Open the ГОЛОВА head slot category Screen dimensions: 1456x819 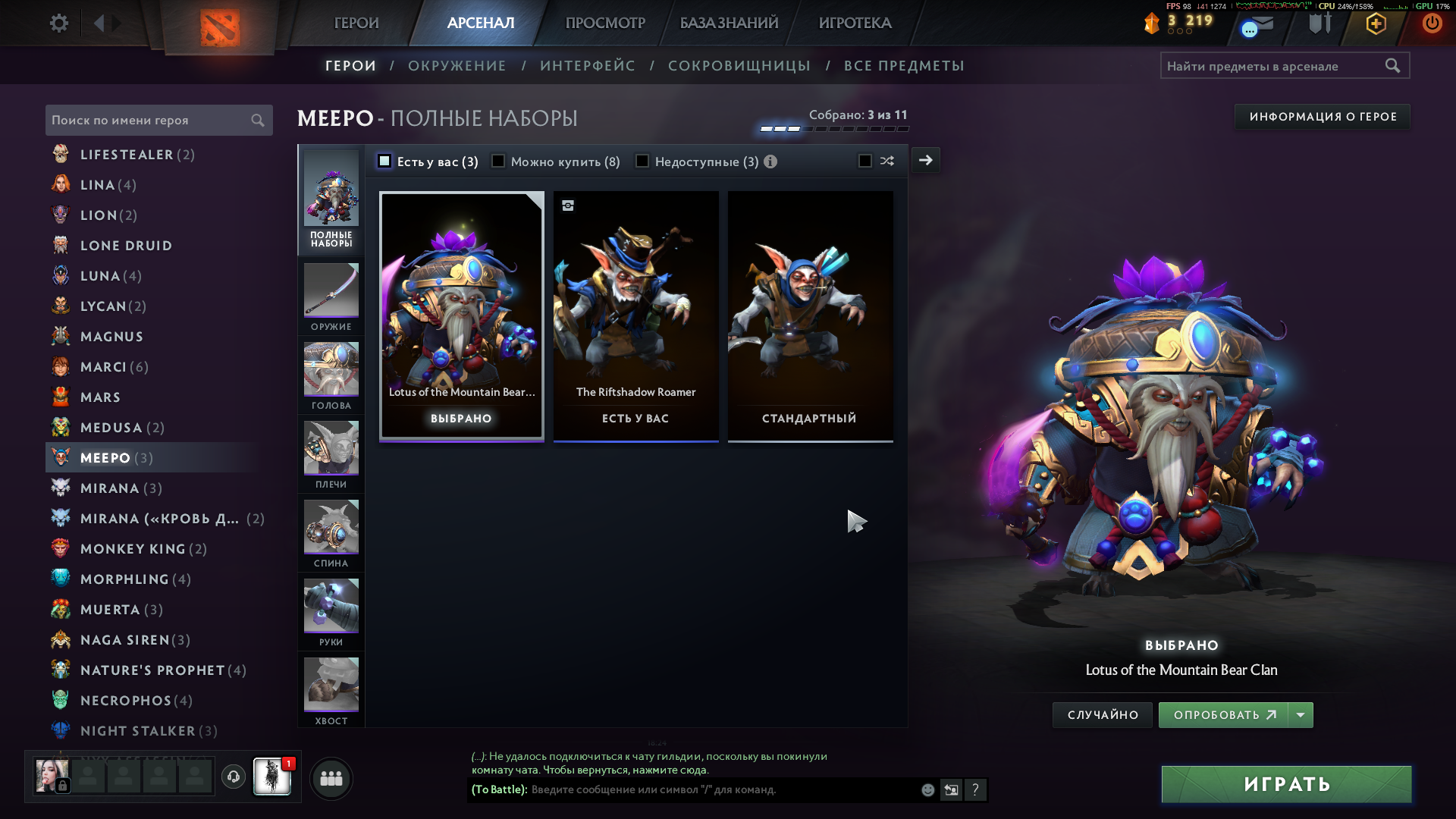(331, 376)
